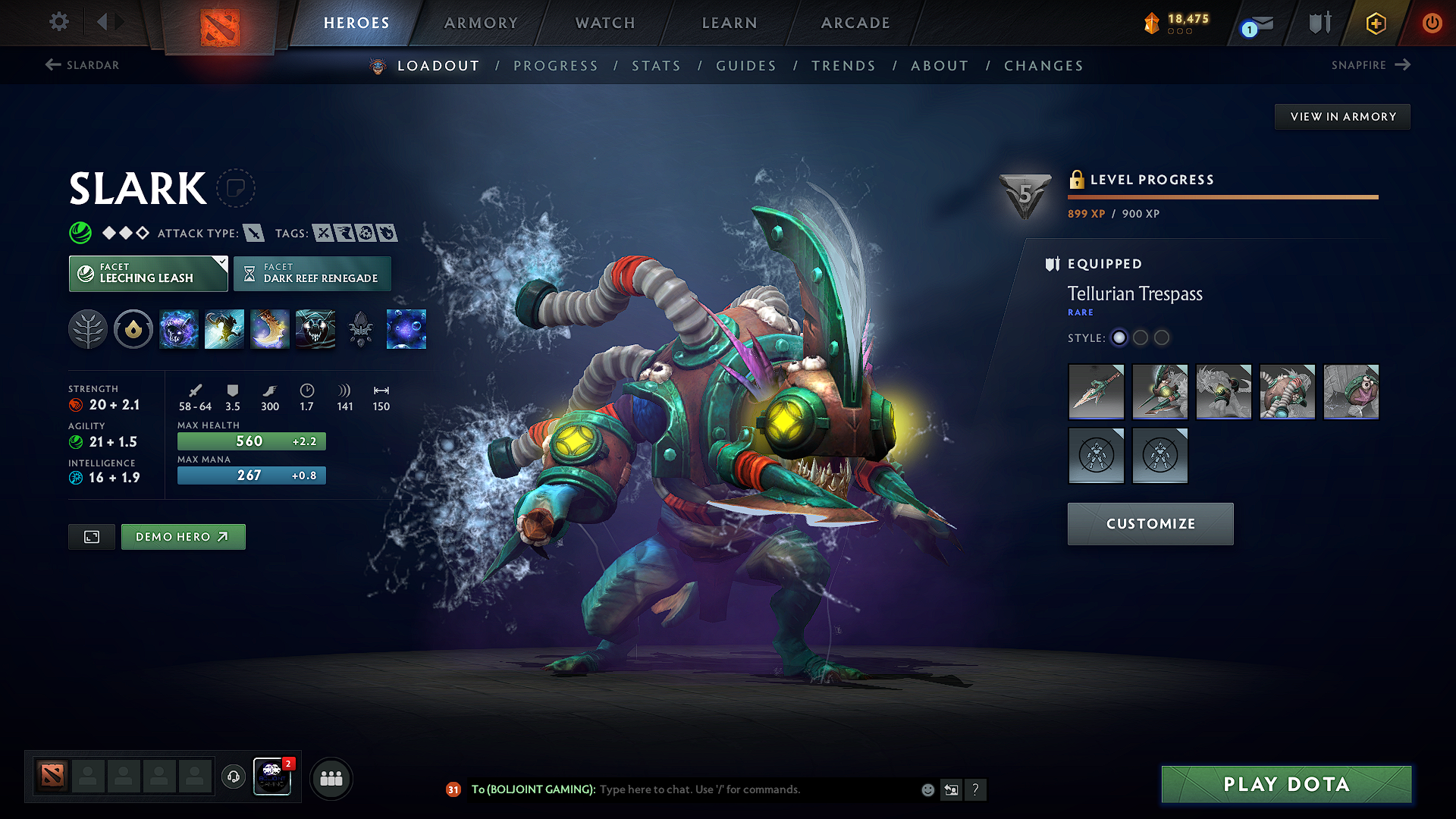The height and width of the screenshot is (819, 1456).
Task: Open the hero talent tree icon
Action: pyautogui.click(x=88, y=330)
